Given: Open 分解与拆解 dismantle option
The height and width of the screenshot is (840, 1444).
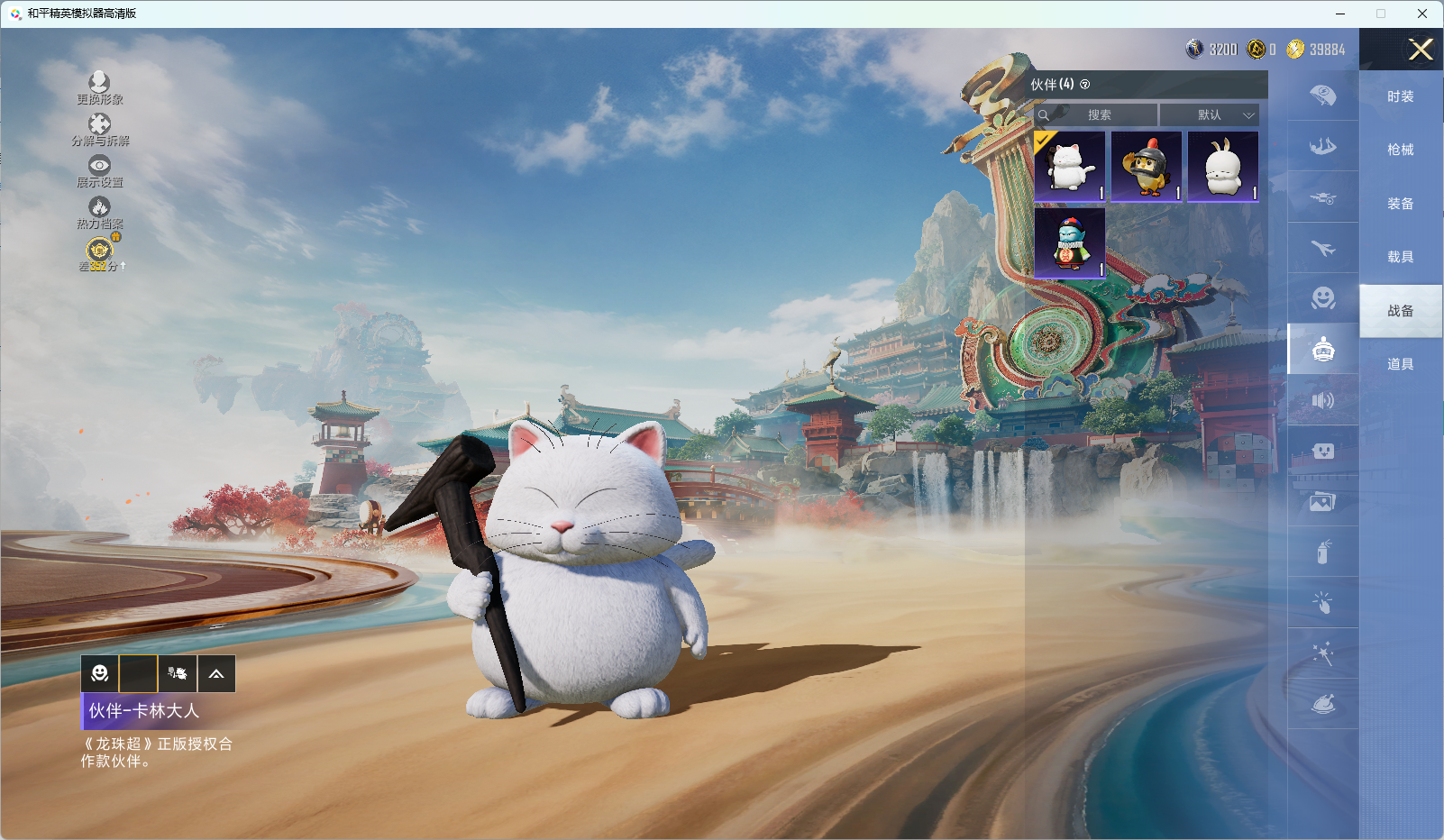Looking at the screenshot, I should 99,129.
